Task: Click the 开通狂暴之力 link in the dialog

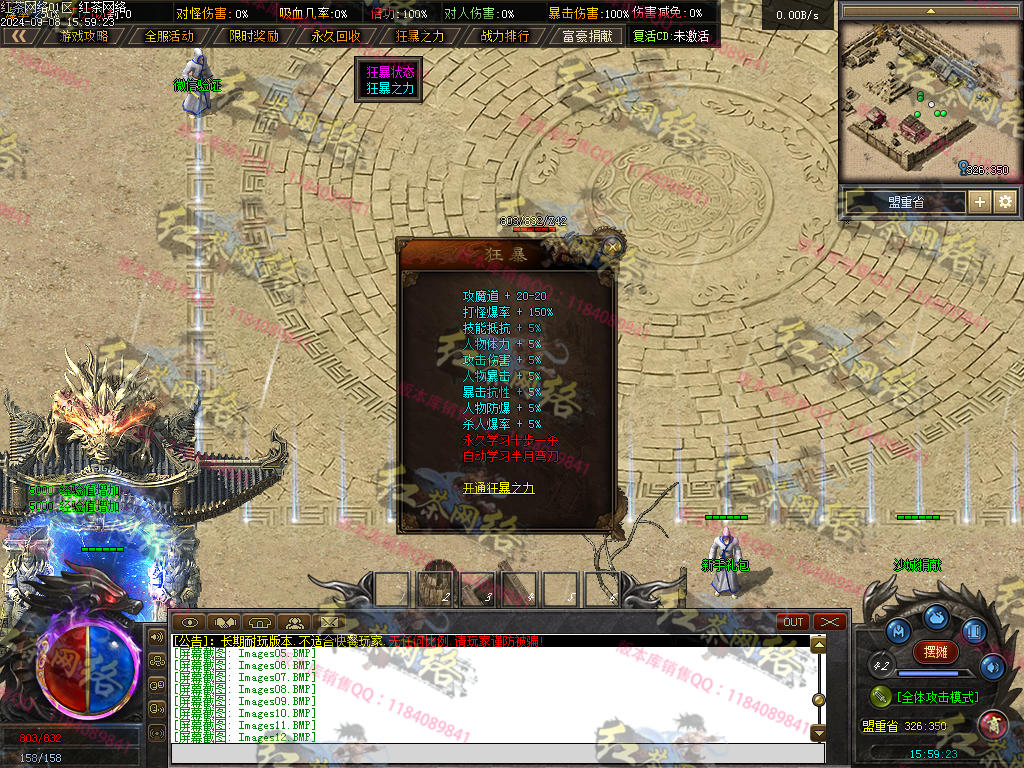Action: 498,488
